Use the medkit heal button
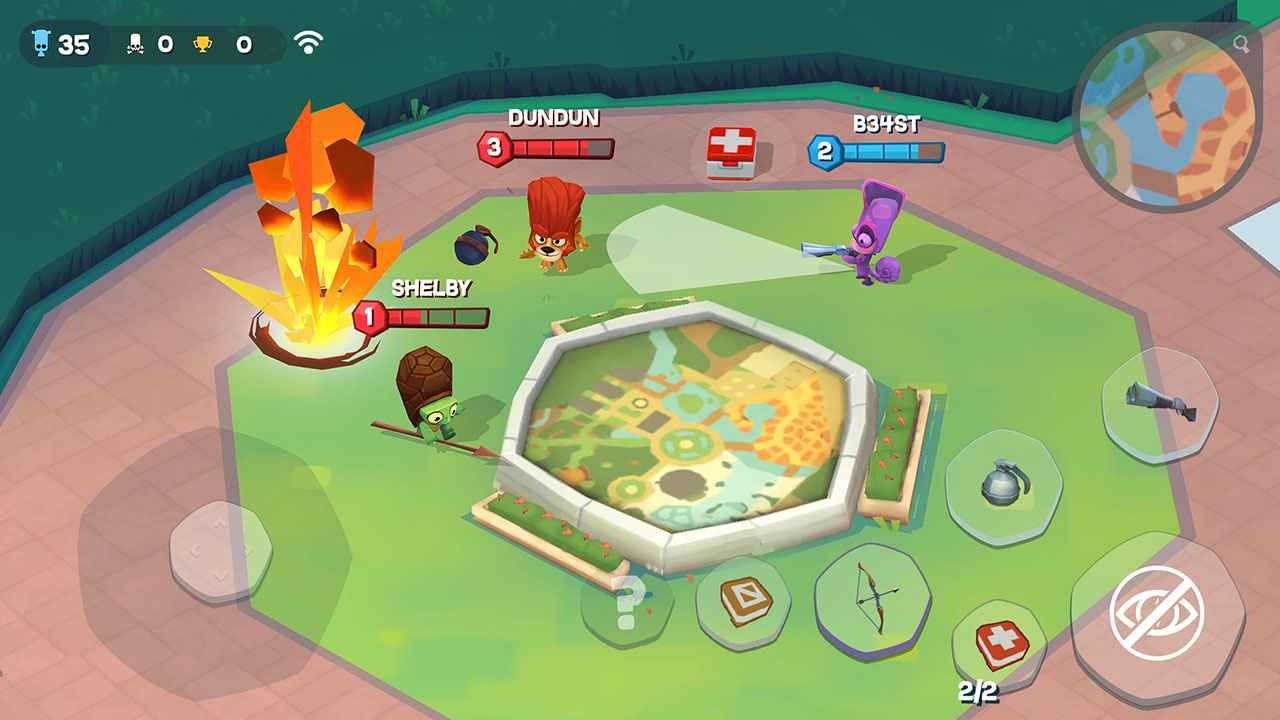Image resolution: width=1280 pixels, height=720 pixels. click(998, 645)
